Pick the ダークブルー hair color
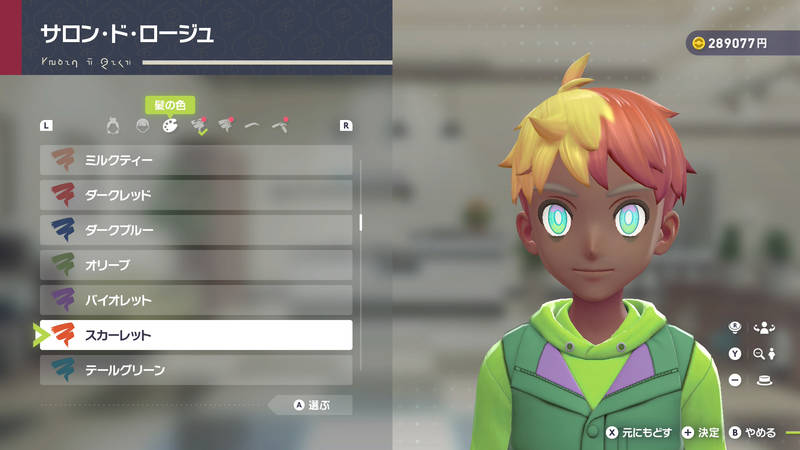 click(x=196, y=230)
